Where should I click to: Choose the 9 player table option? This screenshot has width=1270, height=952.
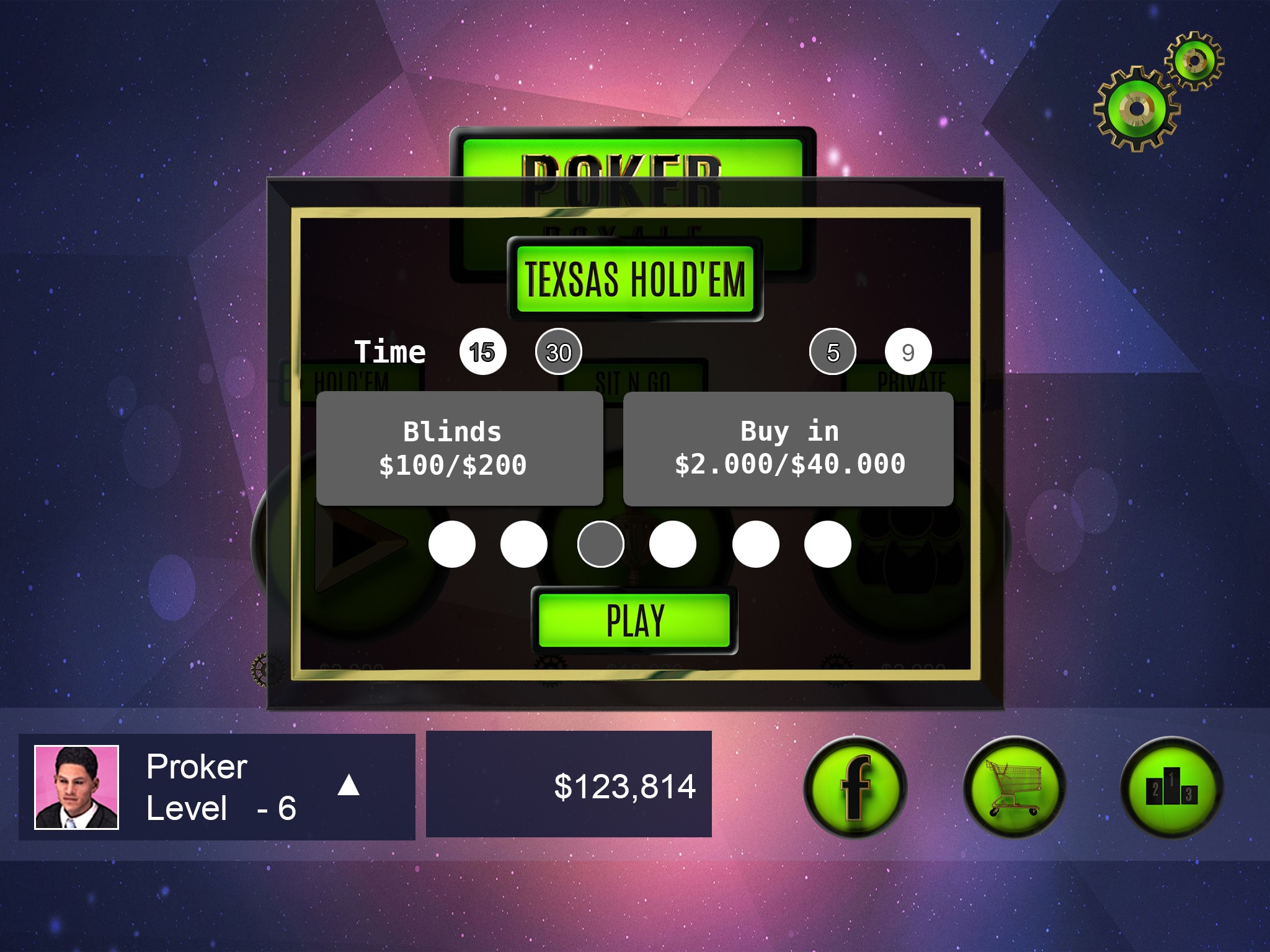[x=908, y=352]
